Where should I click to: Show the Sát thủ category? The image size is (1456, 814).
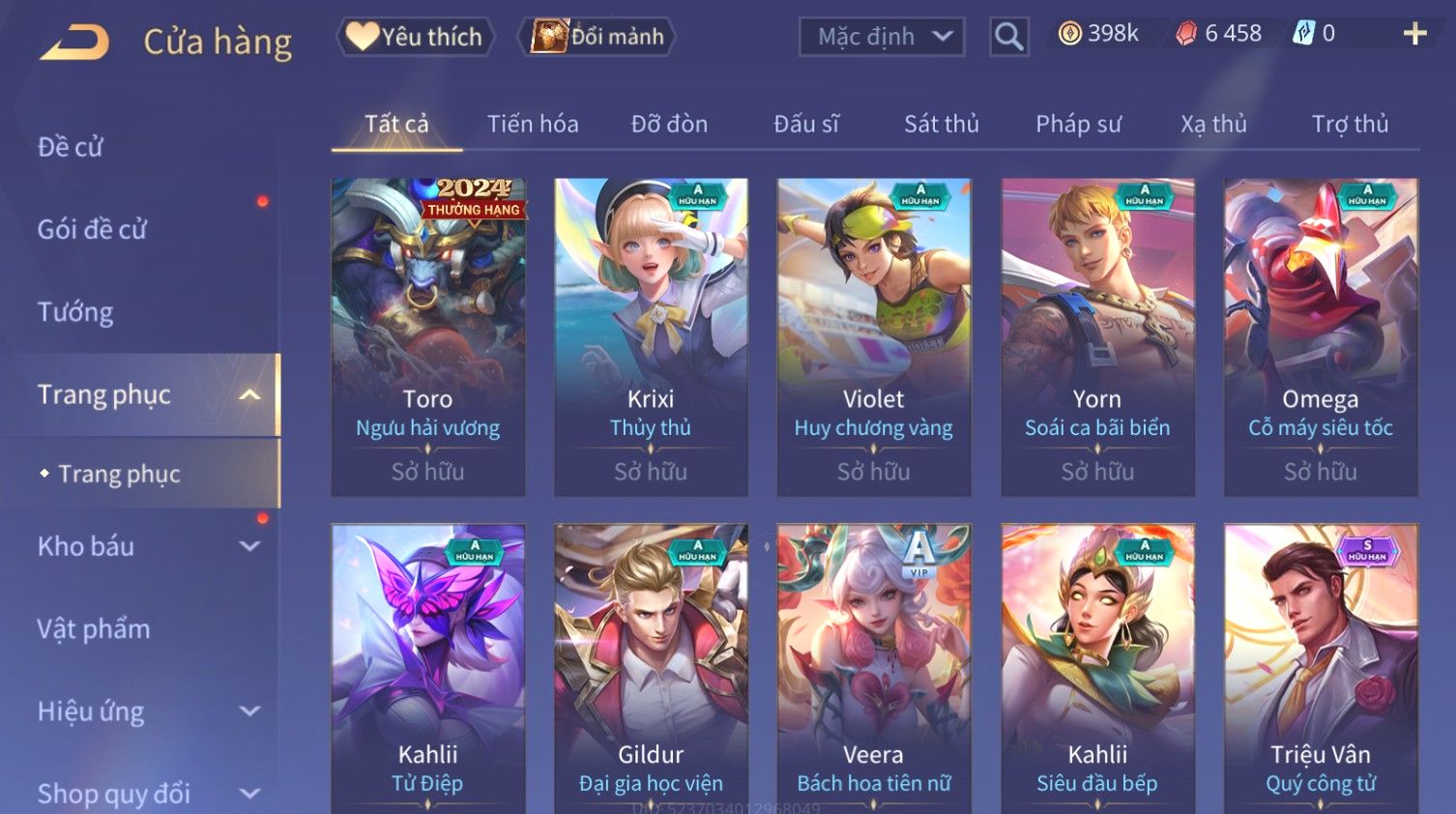942,124
